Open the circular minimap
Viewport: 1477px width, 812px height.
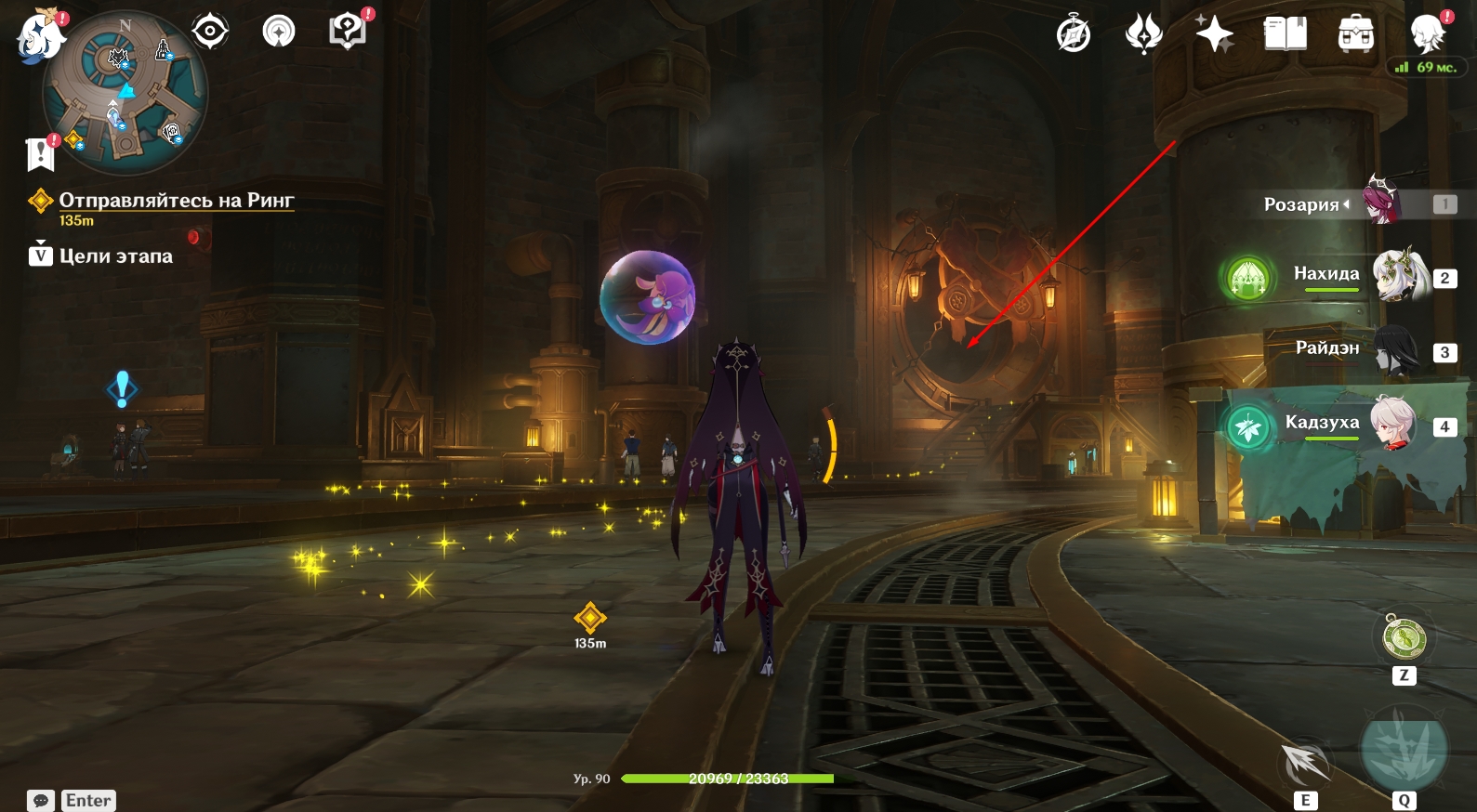click(126, 93)
